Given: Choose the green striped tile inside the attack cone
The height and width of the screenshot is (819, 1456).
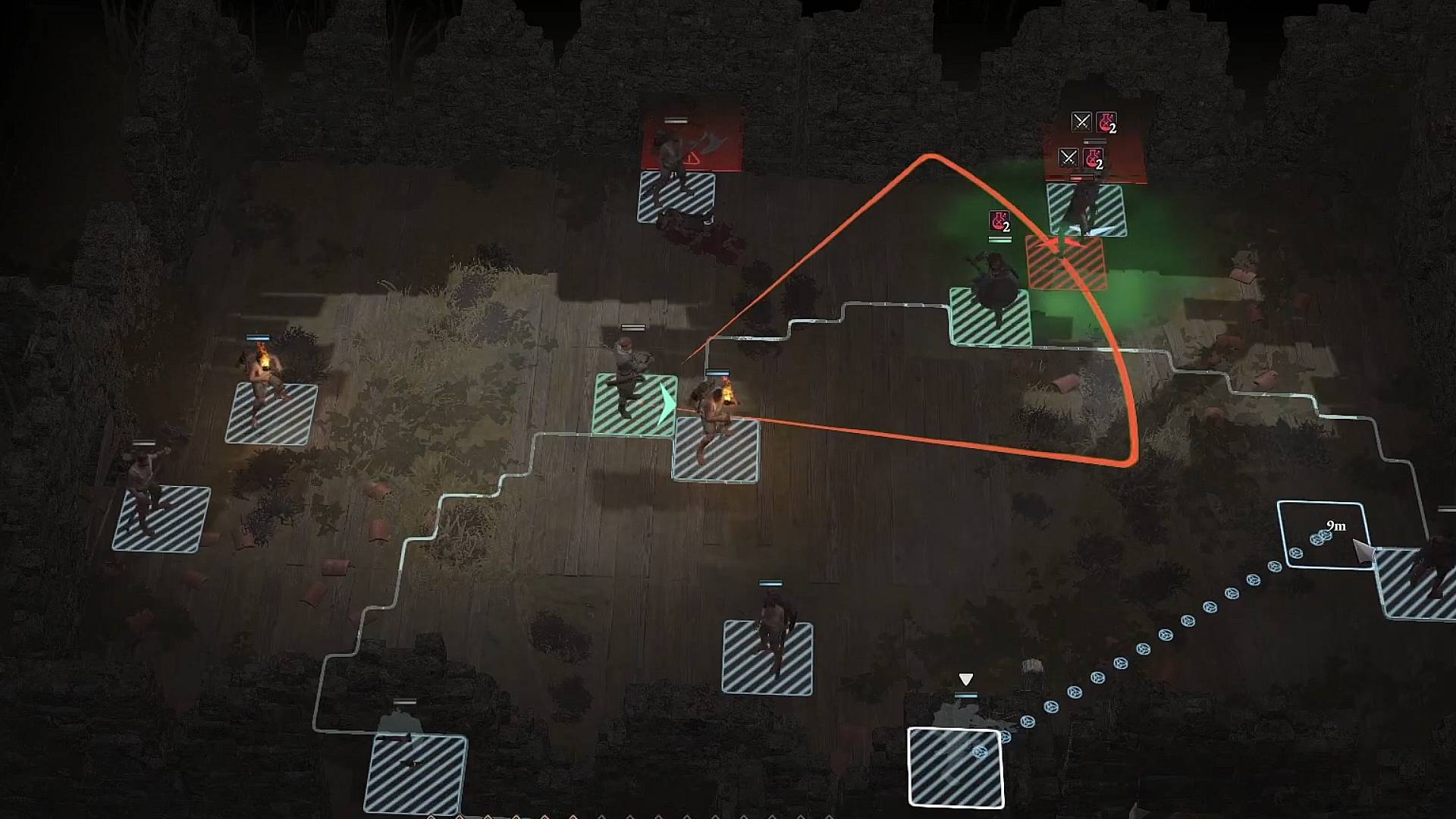Looking at the screenshot, I should pos(990,317).
